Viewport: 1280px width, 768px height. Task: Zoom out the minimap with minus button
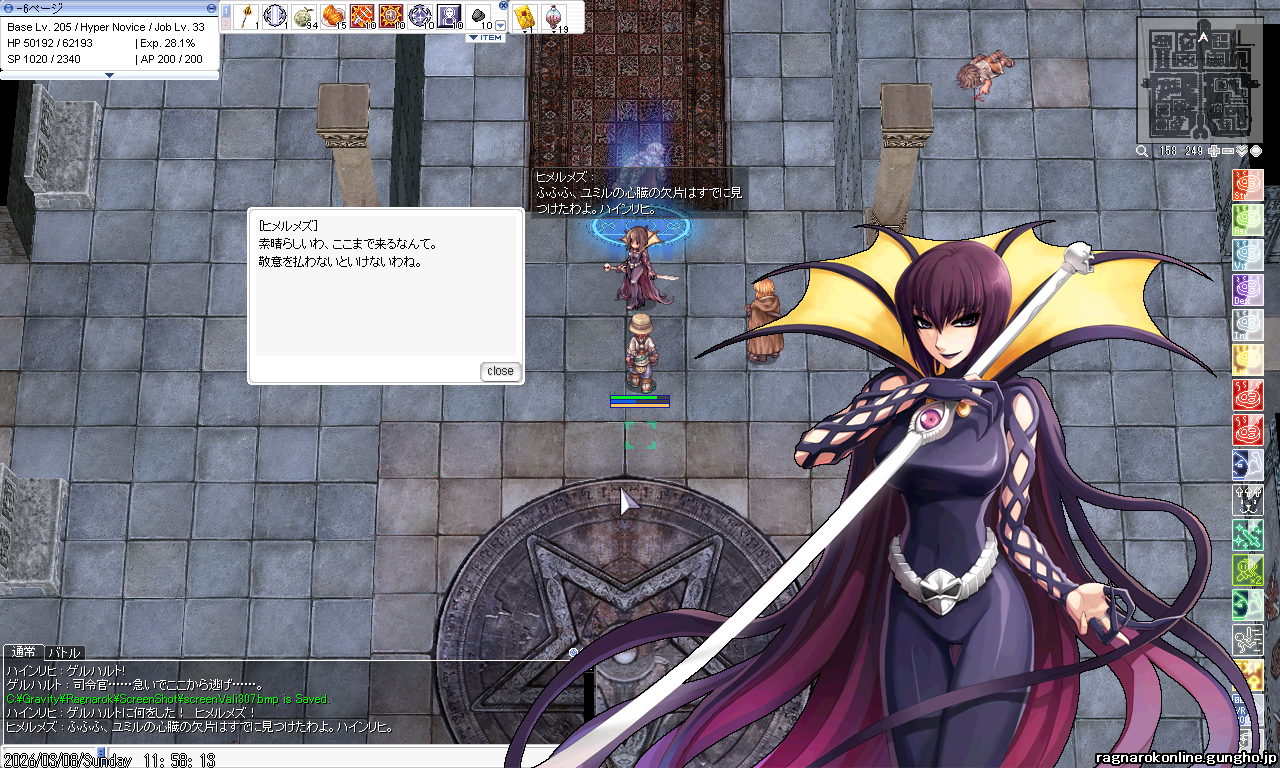1228,151
